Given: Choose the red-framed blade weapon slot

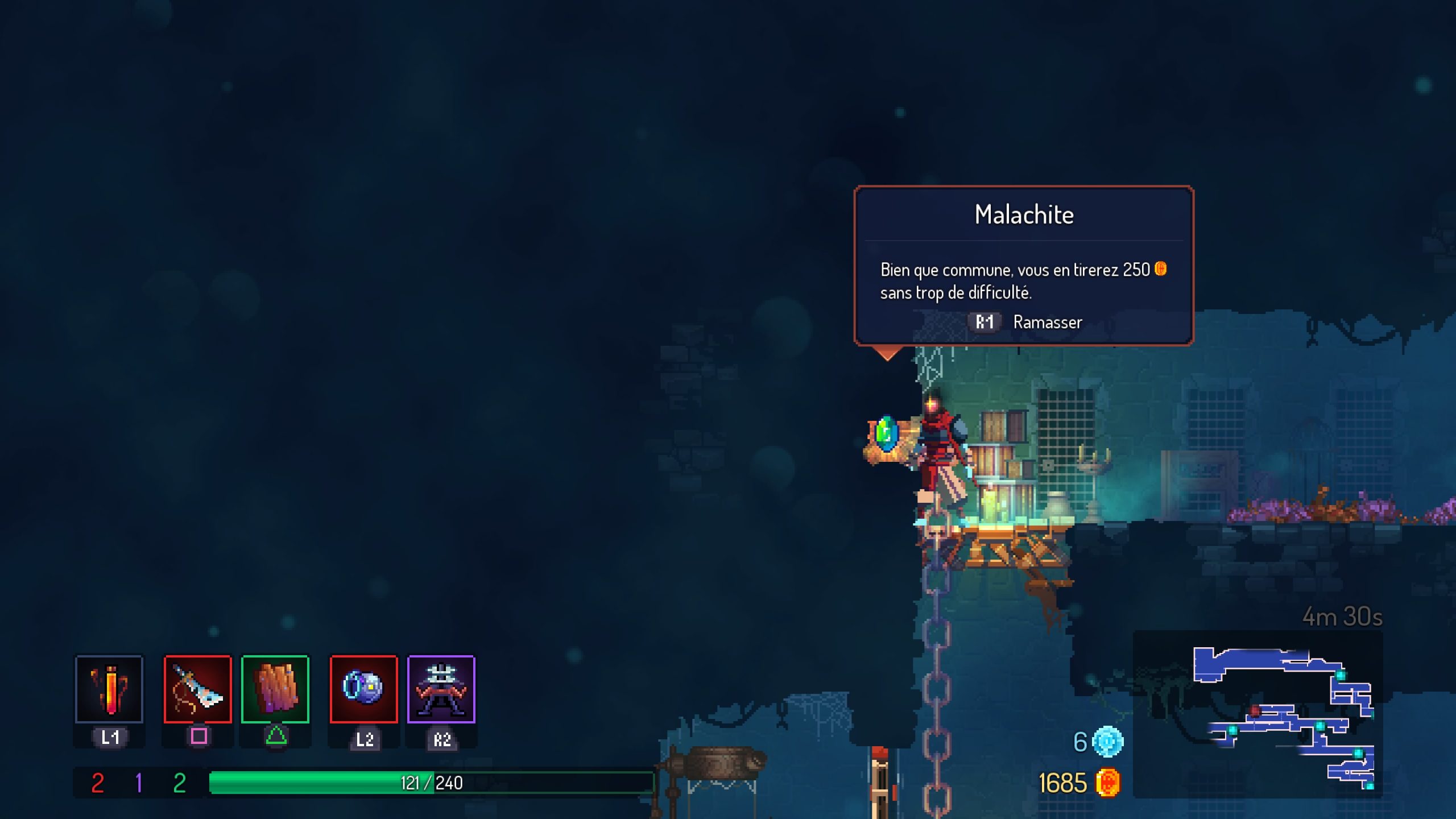Looking at the screenshot, I should (198, 689).
